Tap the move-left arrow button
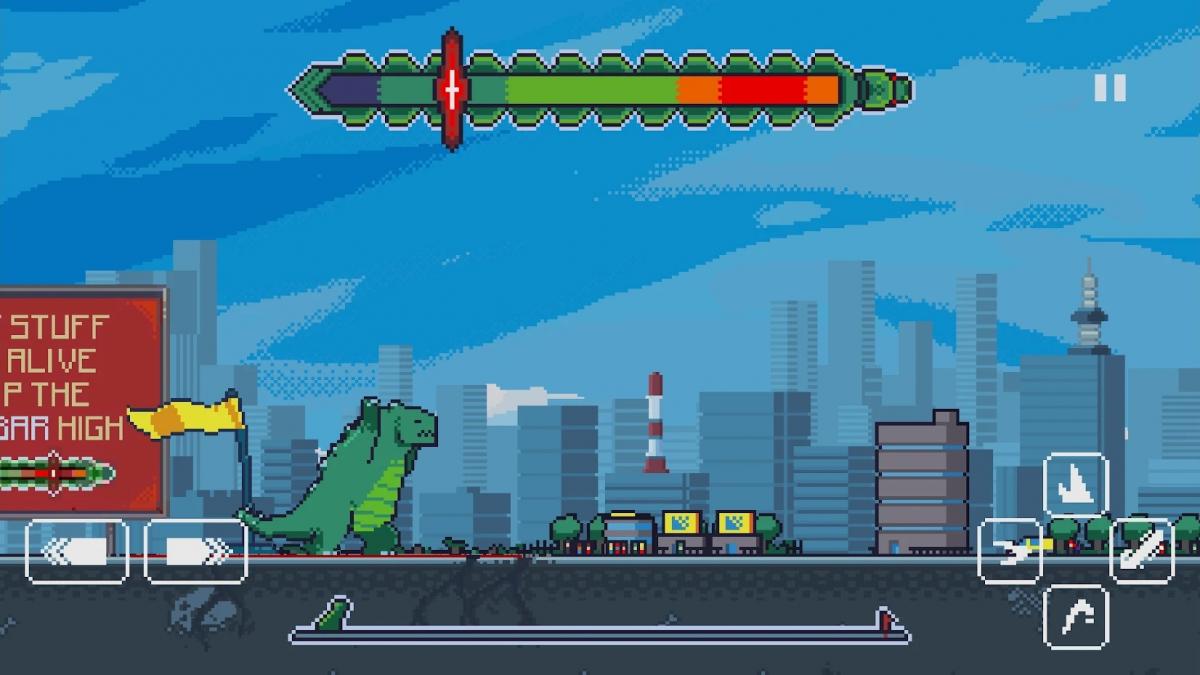 77,551
